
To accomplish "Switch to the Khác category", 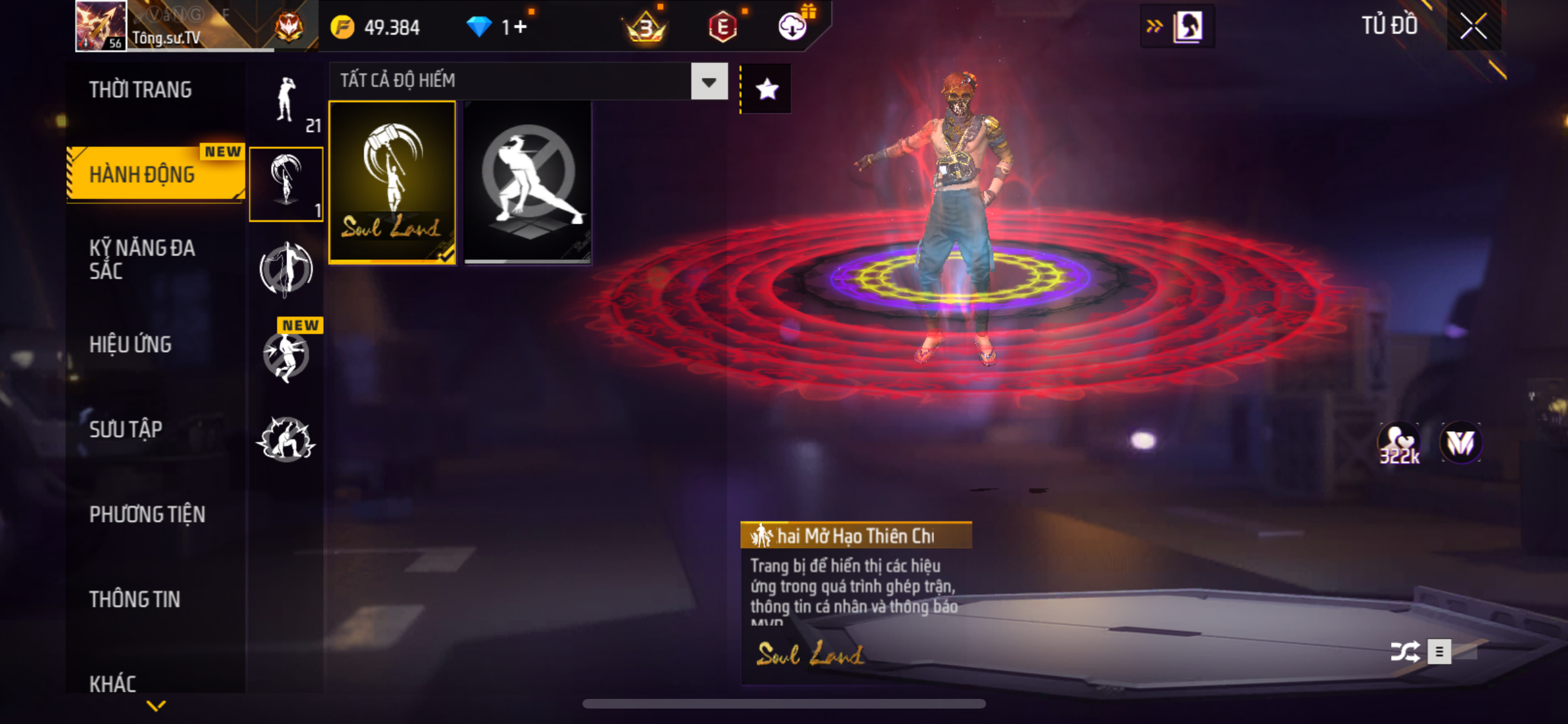I will pyautogui.click(x=113, y=683).
